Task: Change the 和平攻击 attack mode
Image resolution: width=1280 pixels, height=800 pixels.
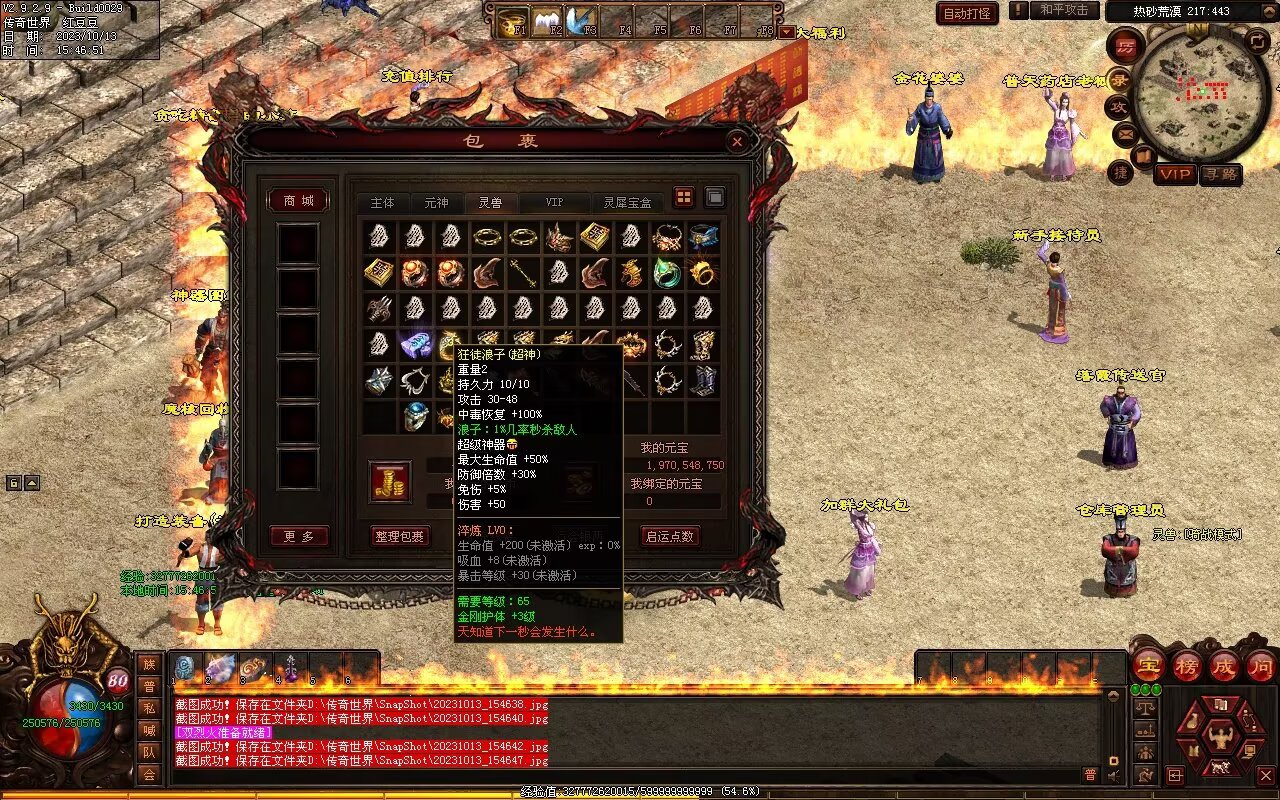Action: pyautogui.click(x=1063, y=10)
